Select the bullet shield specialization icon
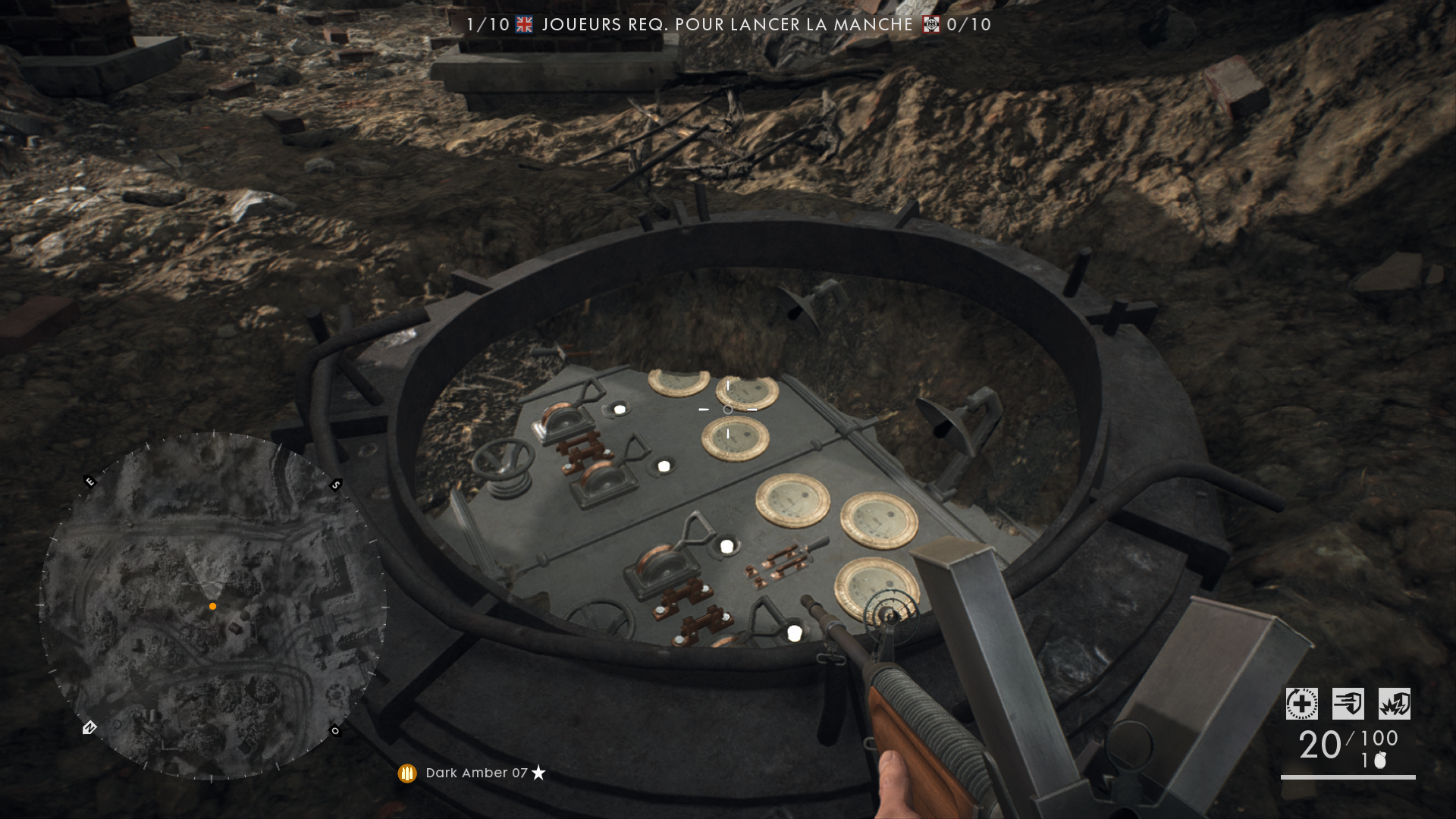1456x819 pixels. click(x=1348, y=704)
